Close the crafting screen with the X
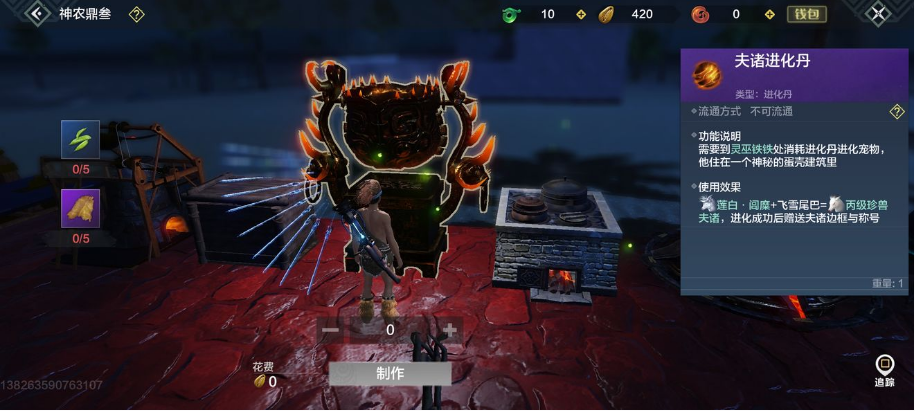The width and height of the screenshot is (915, 411). click(877, 14)
